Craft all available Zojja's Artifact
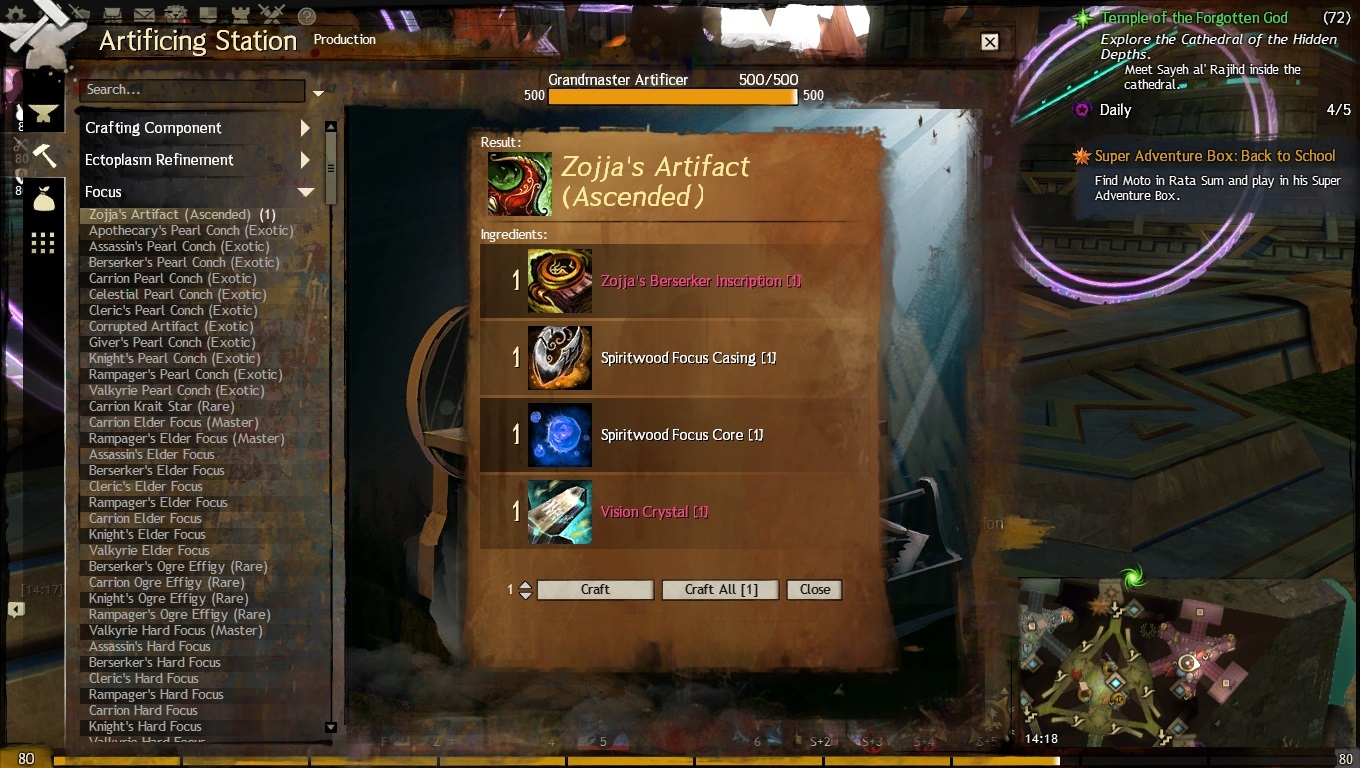 (x=720, y=590)
